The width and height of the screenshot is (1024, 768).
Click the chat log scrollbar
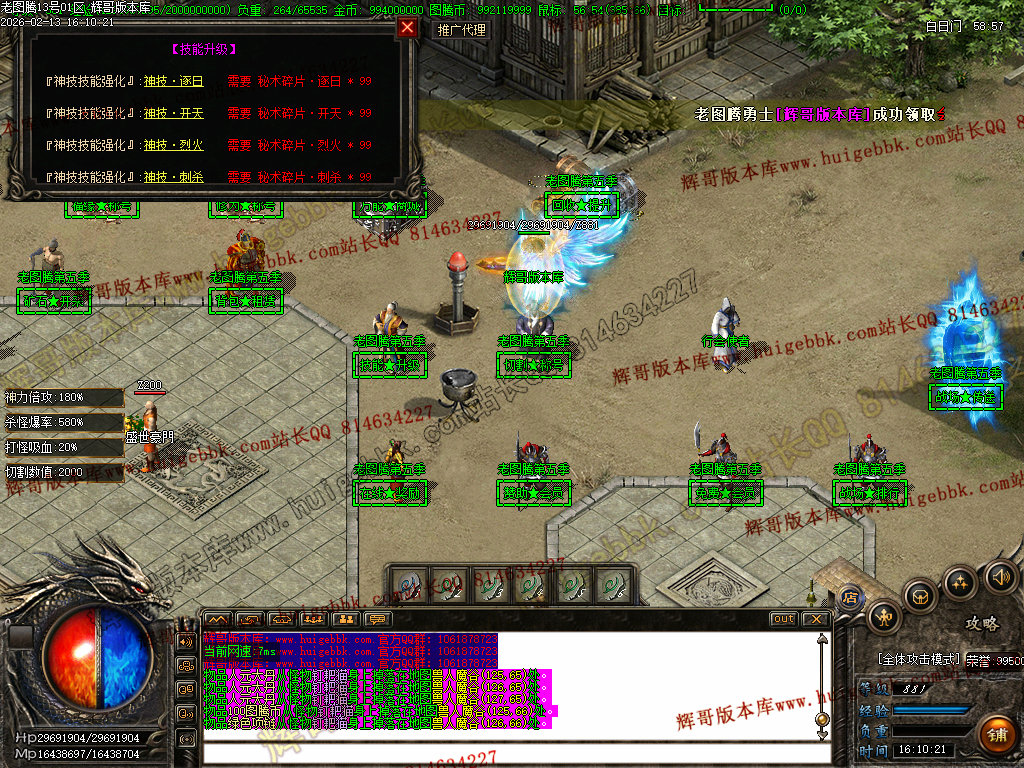[822, 680]
